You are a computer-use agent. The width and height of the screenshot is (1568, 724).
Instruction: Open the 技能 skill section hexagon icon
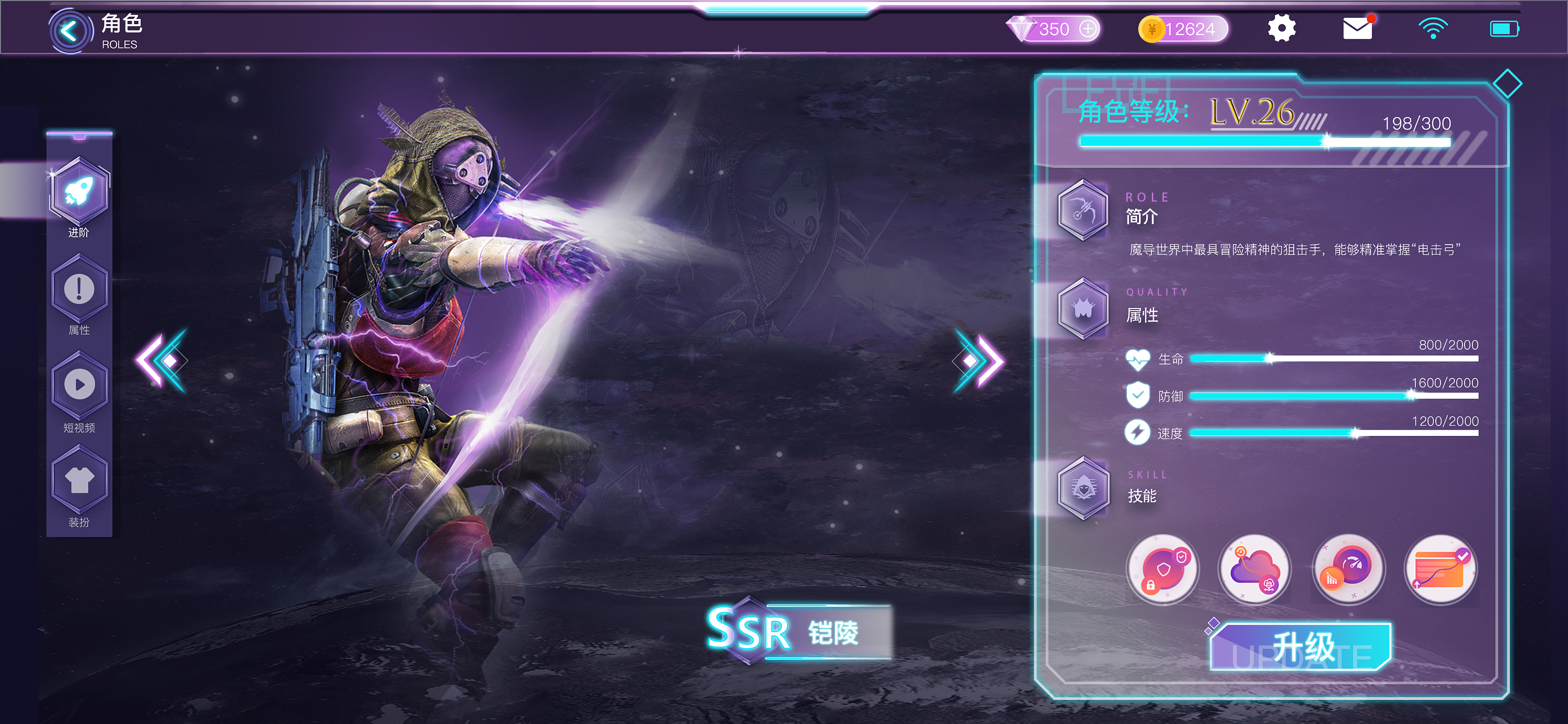[x=1083, y=488]
